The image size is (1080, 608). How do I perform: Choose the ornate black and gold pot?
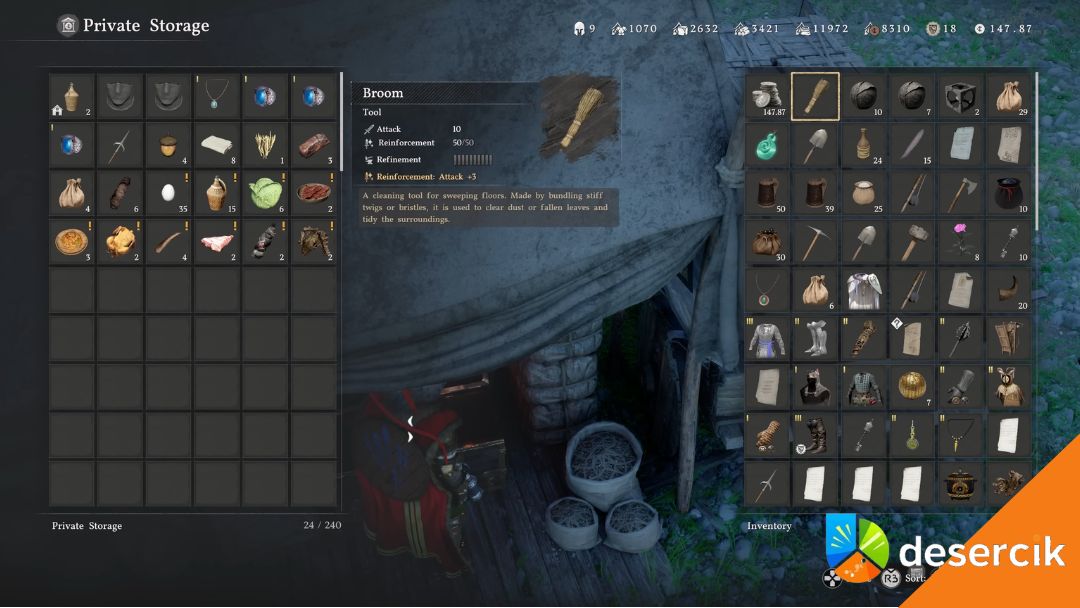[x=960, y=484]
